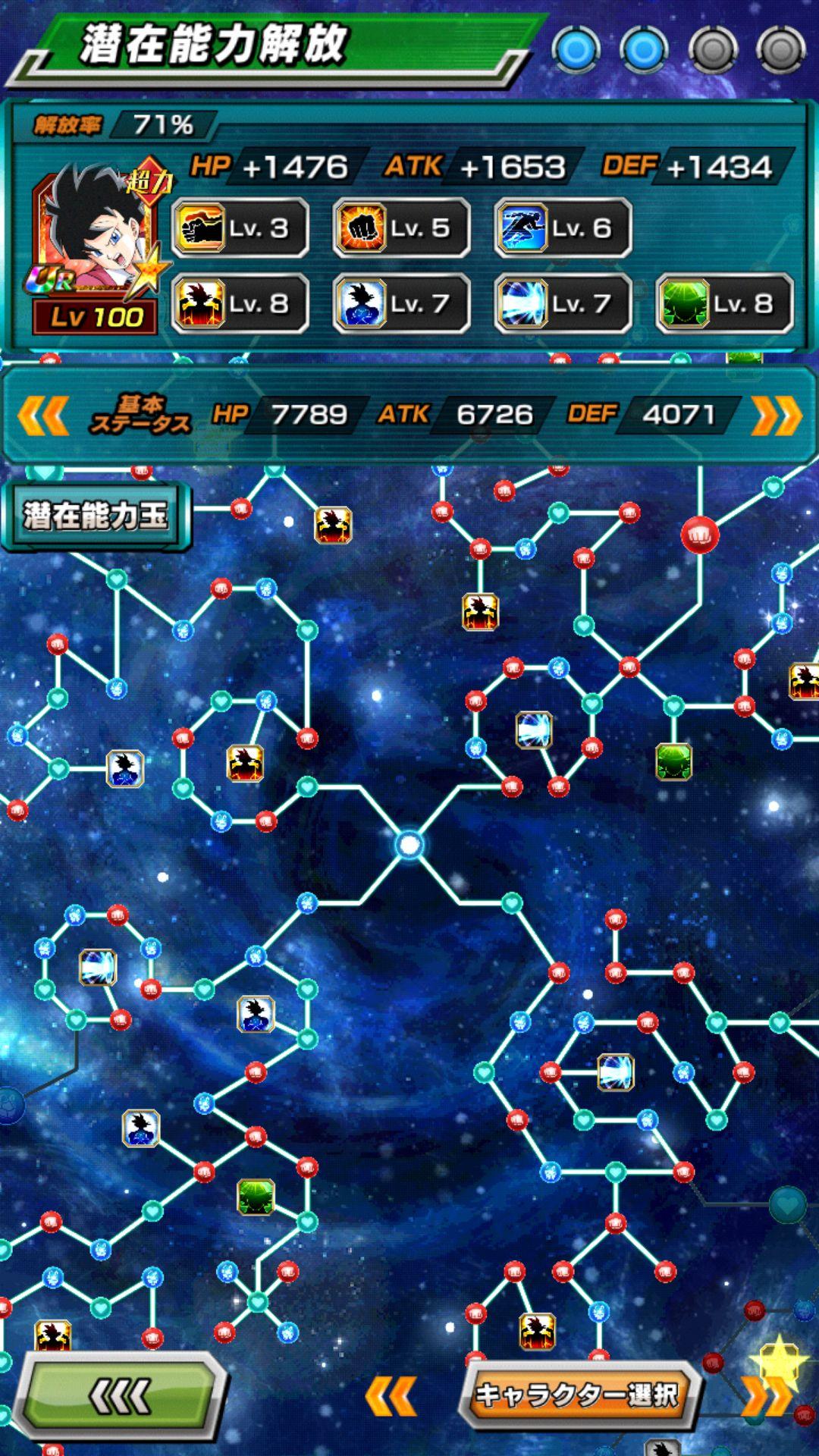Open キャラクター選択 character select

coord(578,1395)
